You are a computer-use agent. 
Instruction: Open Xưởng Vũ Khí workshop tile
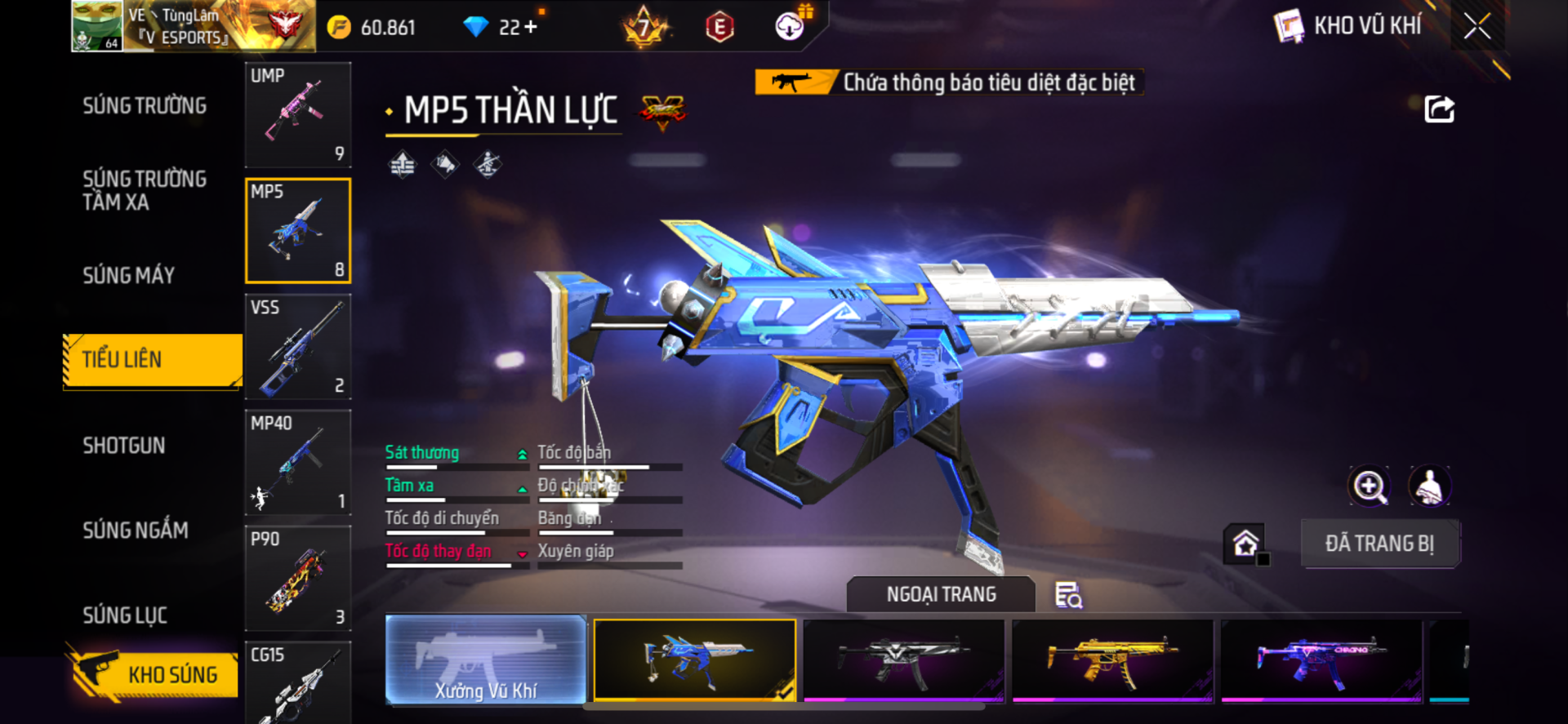[x=486, y=660]
